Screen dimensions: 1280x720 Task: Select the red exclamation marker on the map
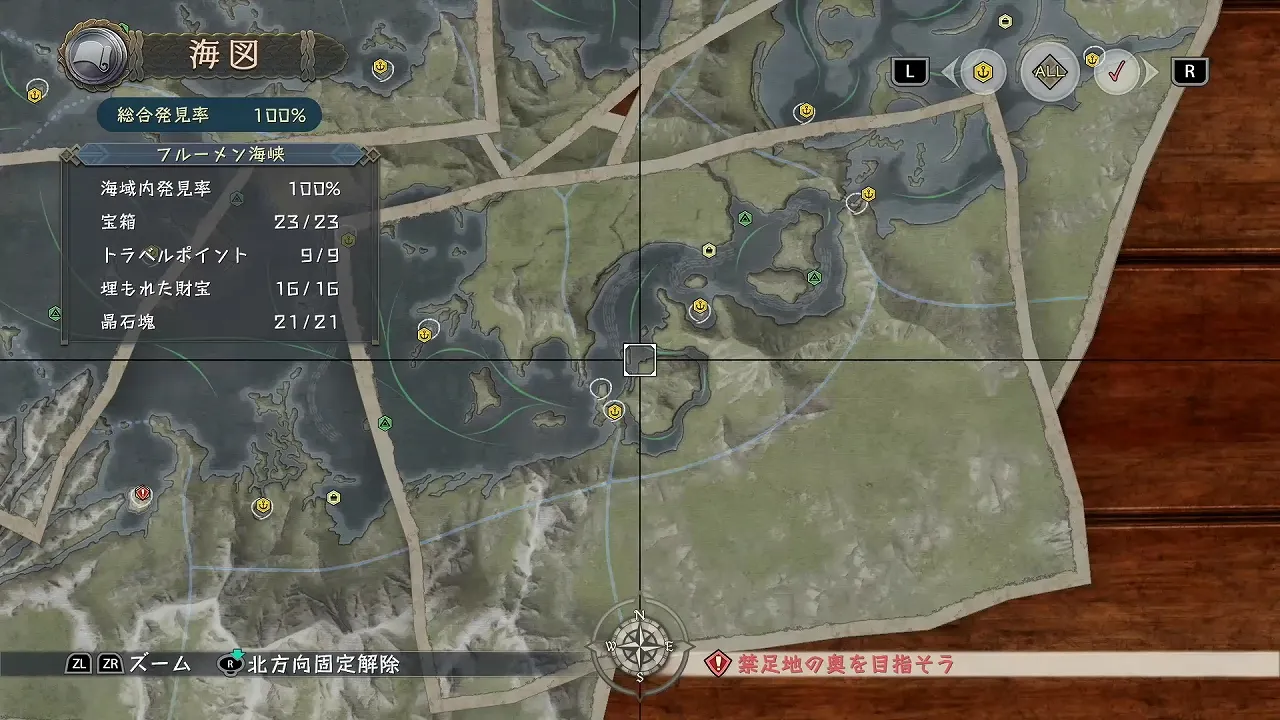[x=142, y=494]
